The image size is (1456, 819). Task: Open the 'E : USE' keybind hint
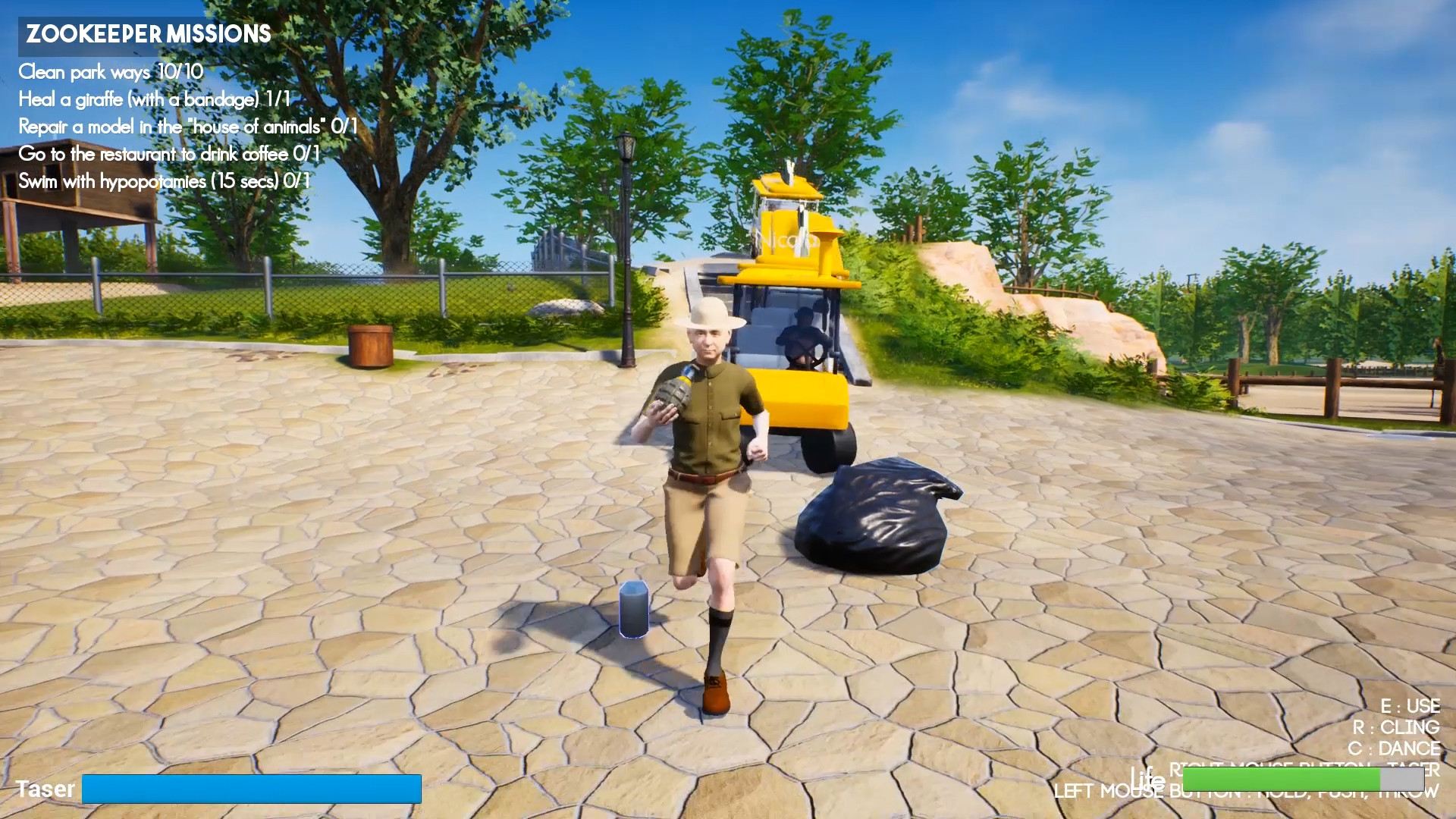point(1410,706)
